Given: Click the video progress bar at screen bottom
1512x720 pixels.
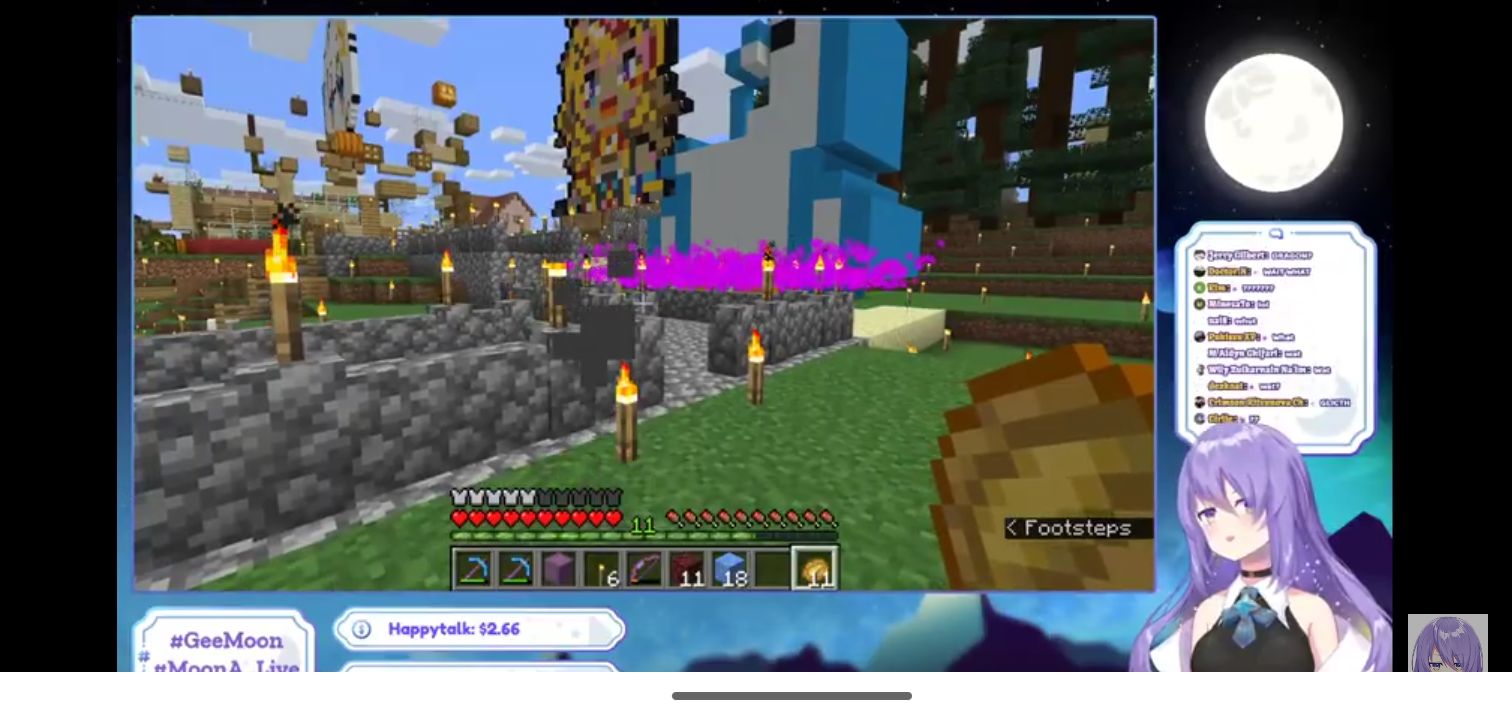Looking at the screenshot, I should click(x=793, y=695).
